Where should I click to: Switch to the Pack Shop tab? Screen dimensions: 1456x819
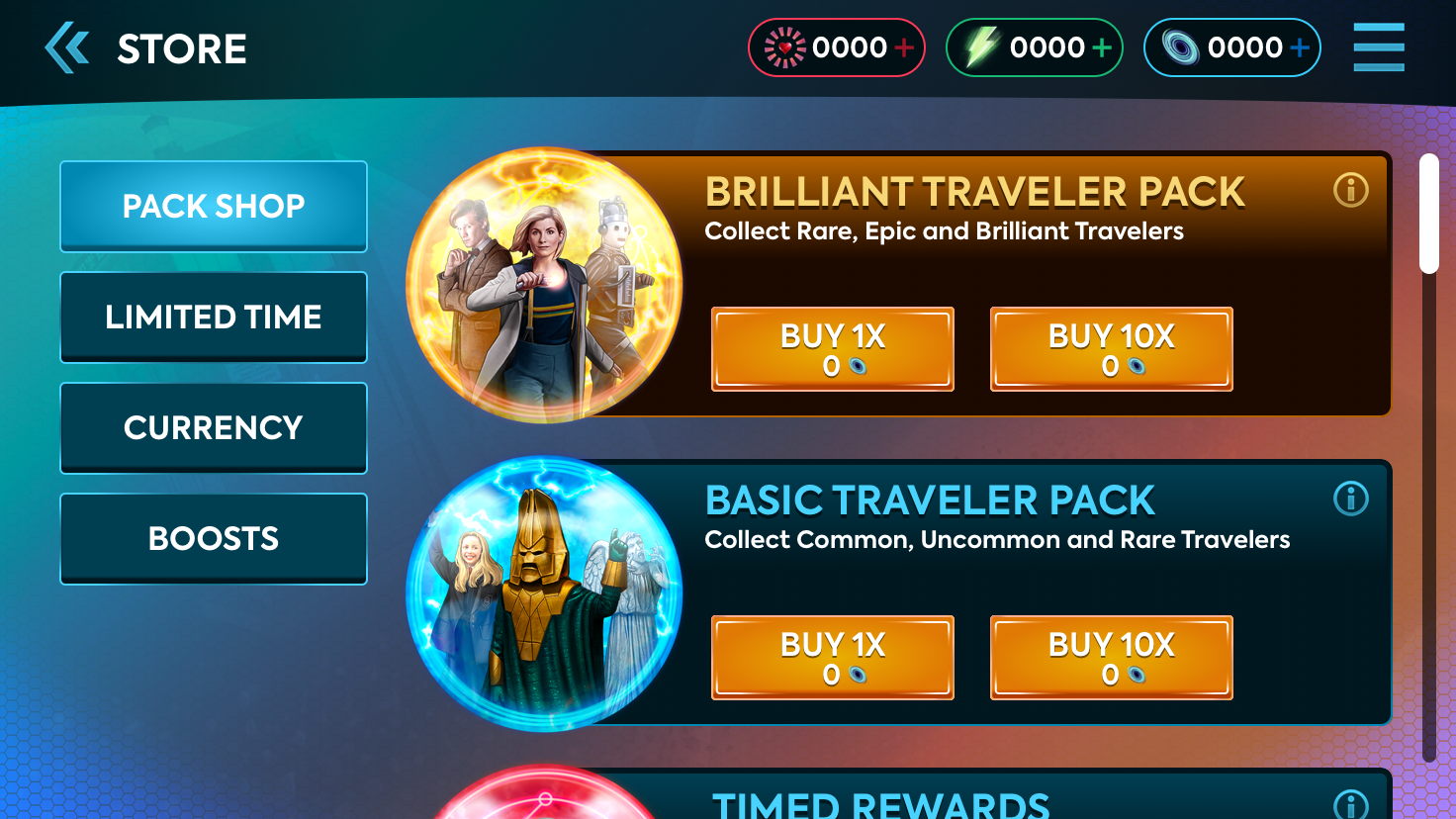tap(214, 206)
